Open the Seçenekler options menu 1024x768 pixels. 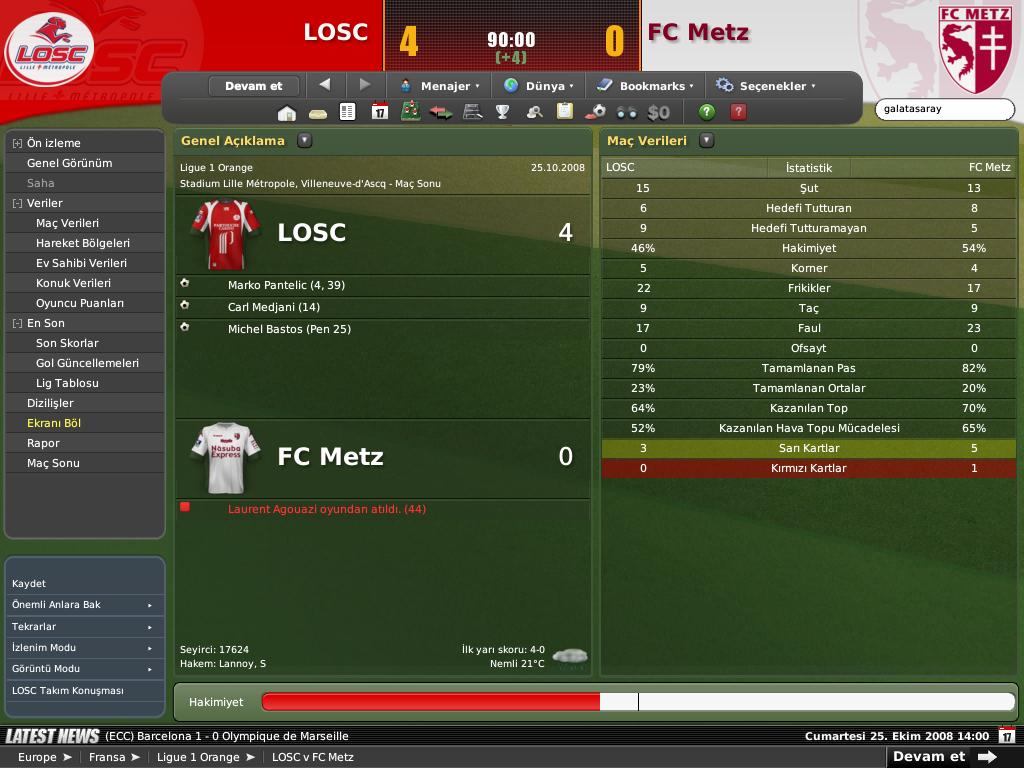pos(765,86)
